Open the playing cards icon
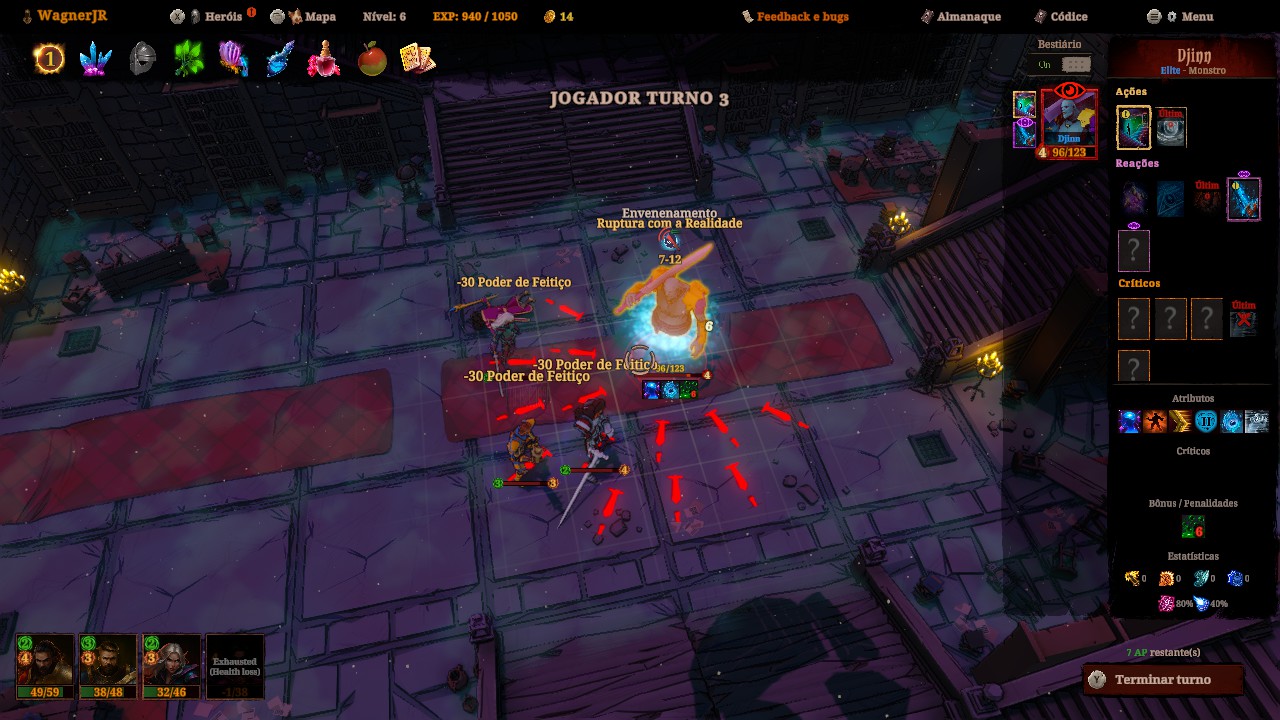The image size is (1280, 720). click(417, 59)
